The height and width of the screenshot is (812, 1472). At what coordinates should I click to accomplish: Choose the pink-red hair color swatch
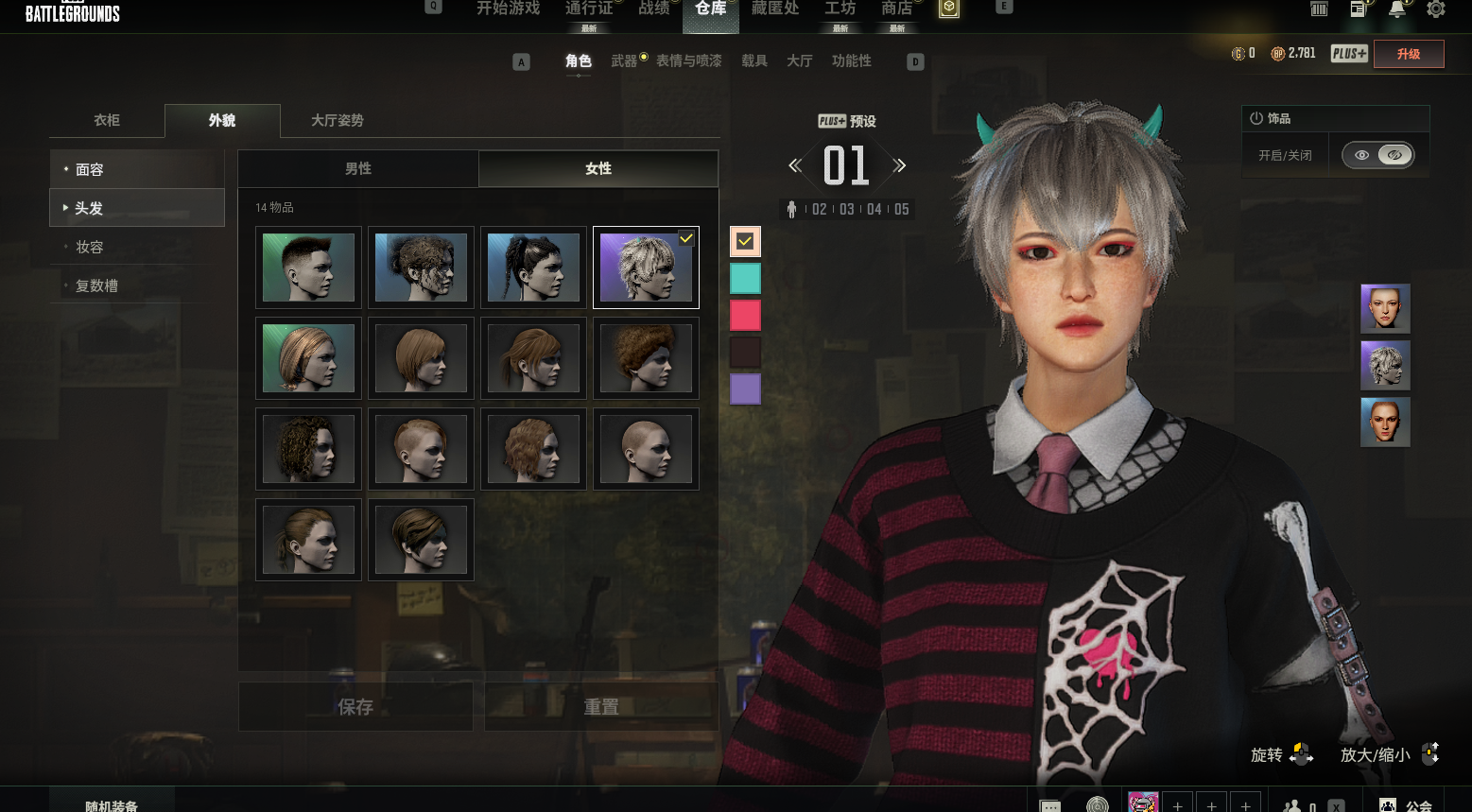(745, 315)
